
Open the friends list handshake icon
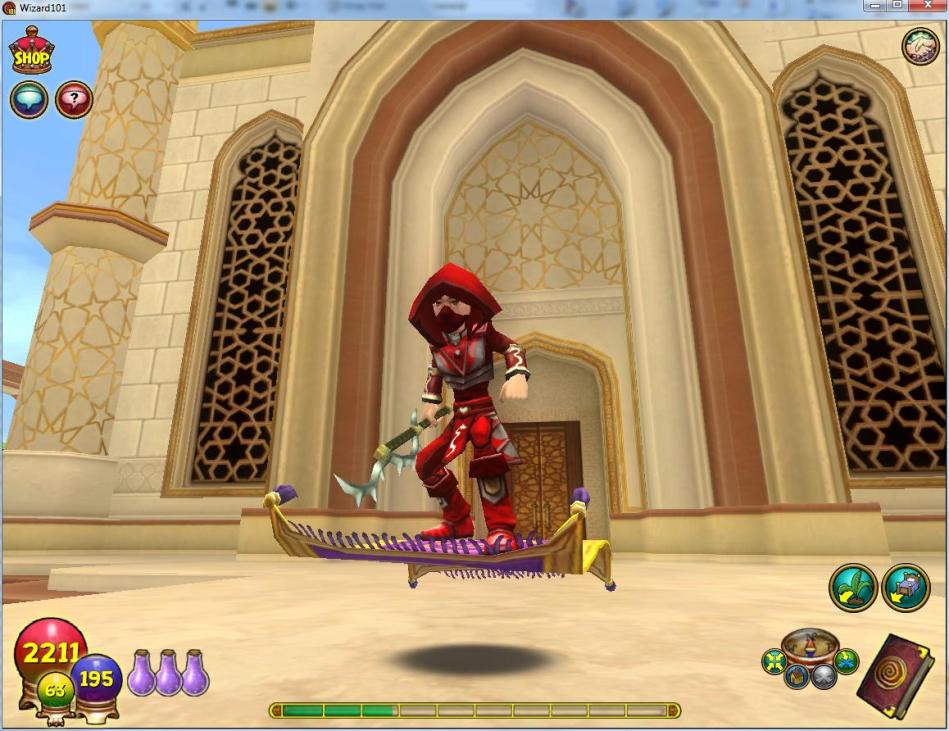(920, 46)
